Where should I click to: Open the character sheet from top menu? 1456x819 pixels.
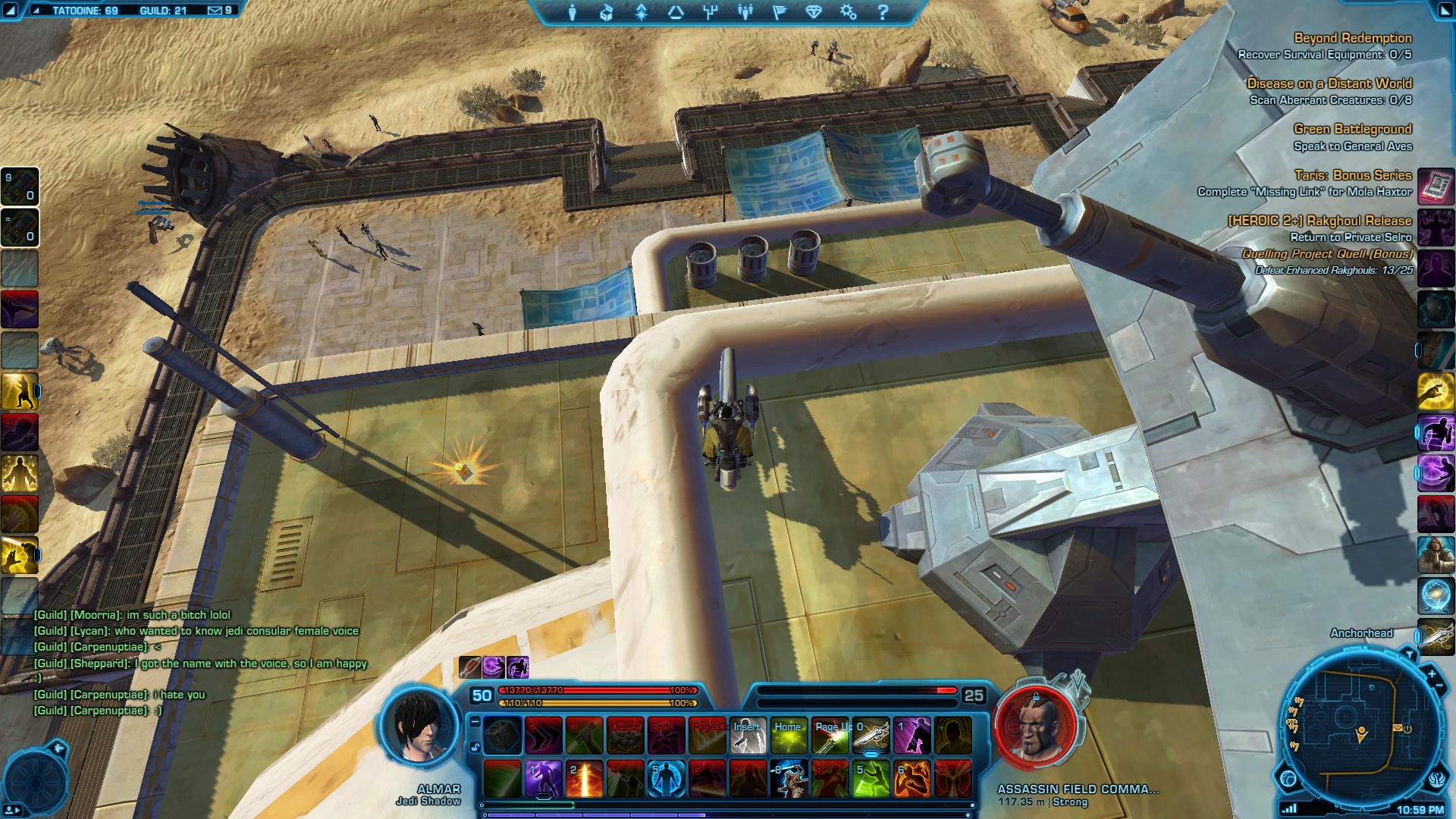tap(573, 12)
